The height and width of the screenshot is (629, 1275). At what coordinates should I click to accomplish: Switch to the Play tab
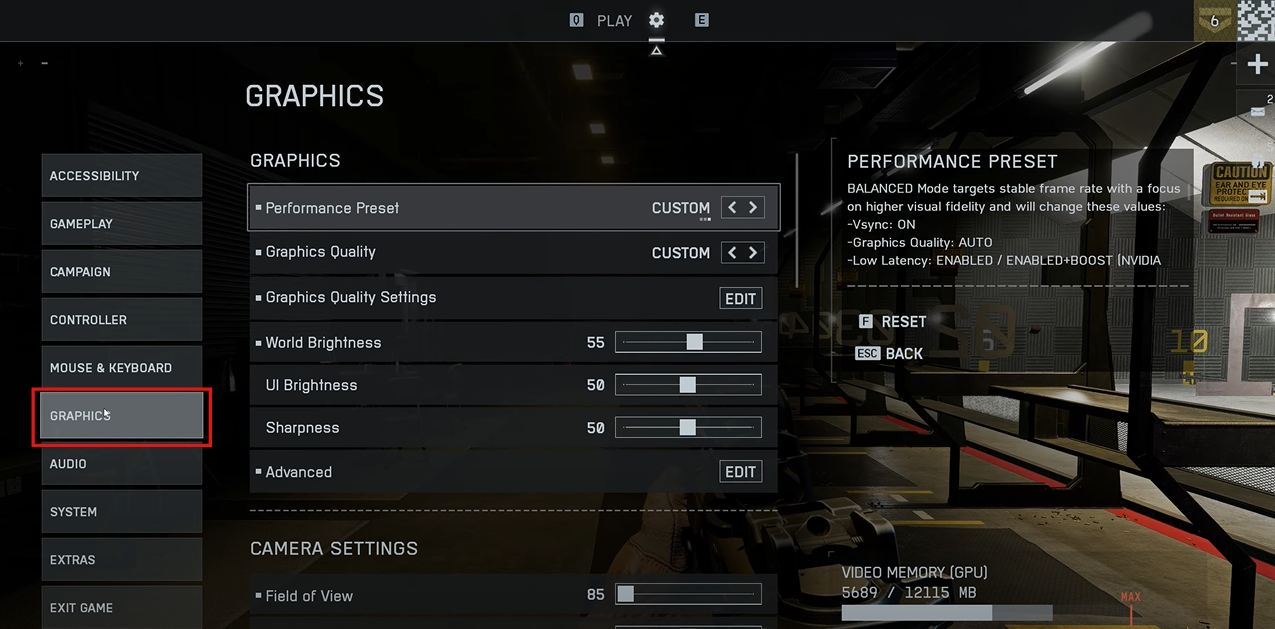(614, 20)
